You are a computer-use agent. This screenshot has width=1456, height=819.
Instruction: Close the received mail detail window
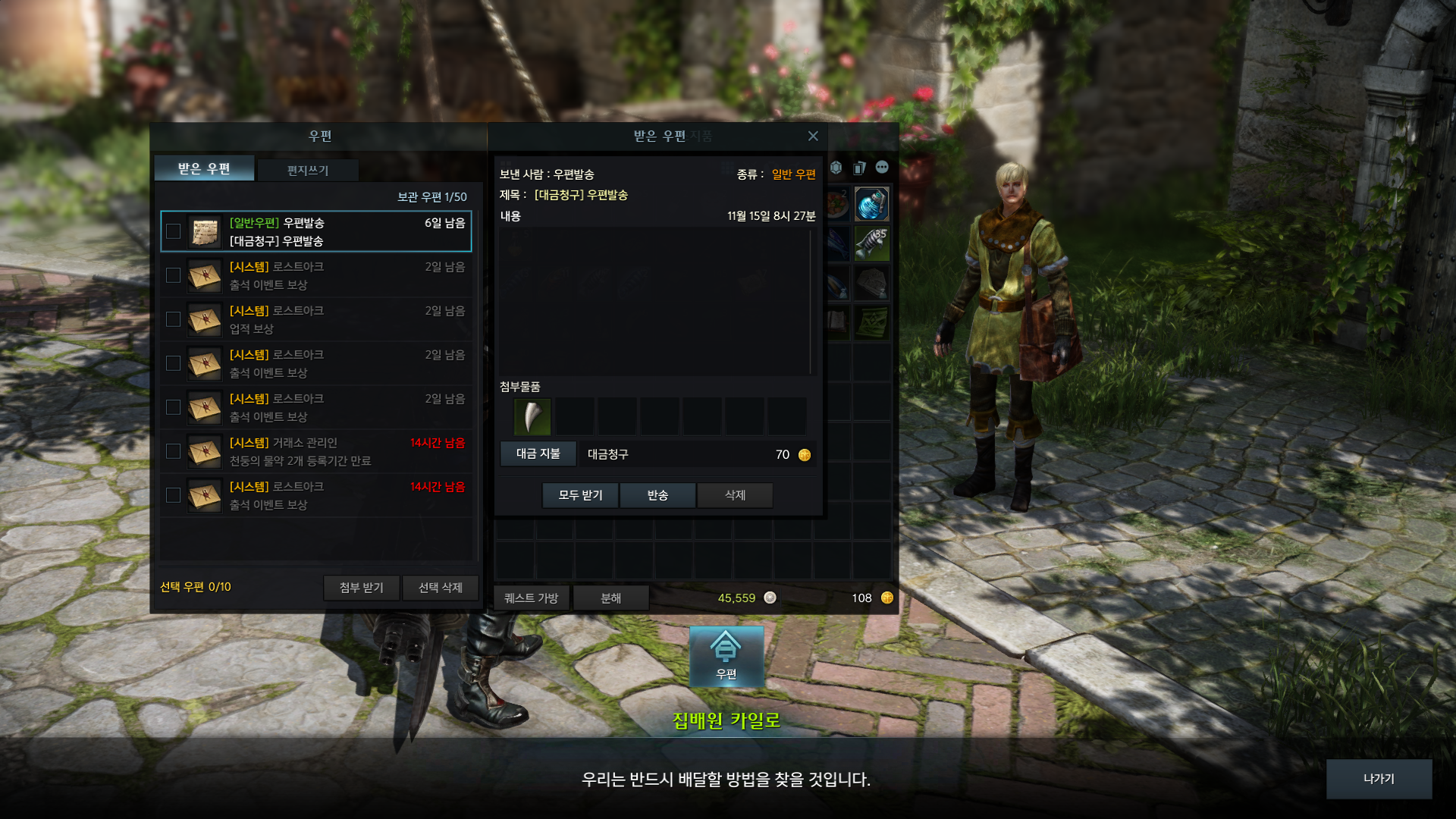(813, 136)
